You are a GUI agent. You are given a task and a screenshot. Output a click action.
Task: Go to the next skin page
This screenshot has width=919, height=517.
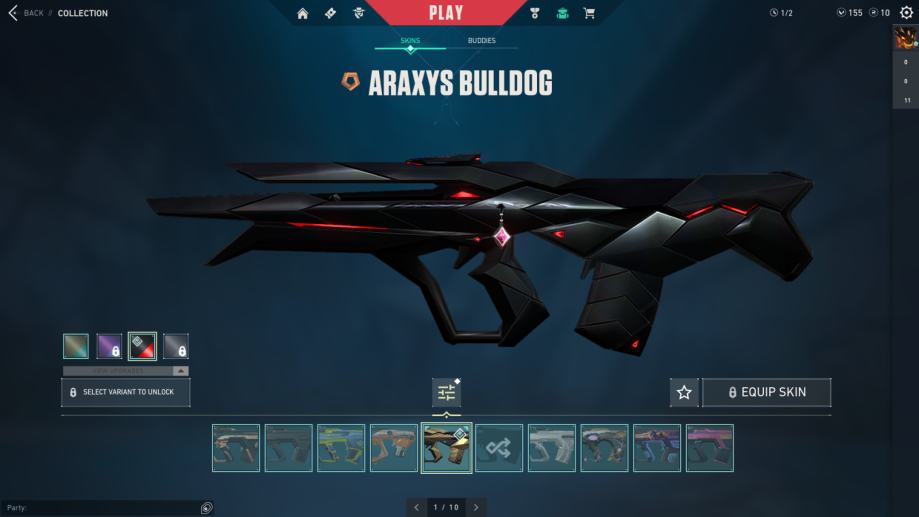tap(476, 507)
